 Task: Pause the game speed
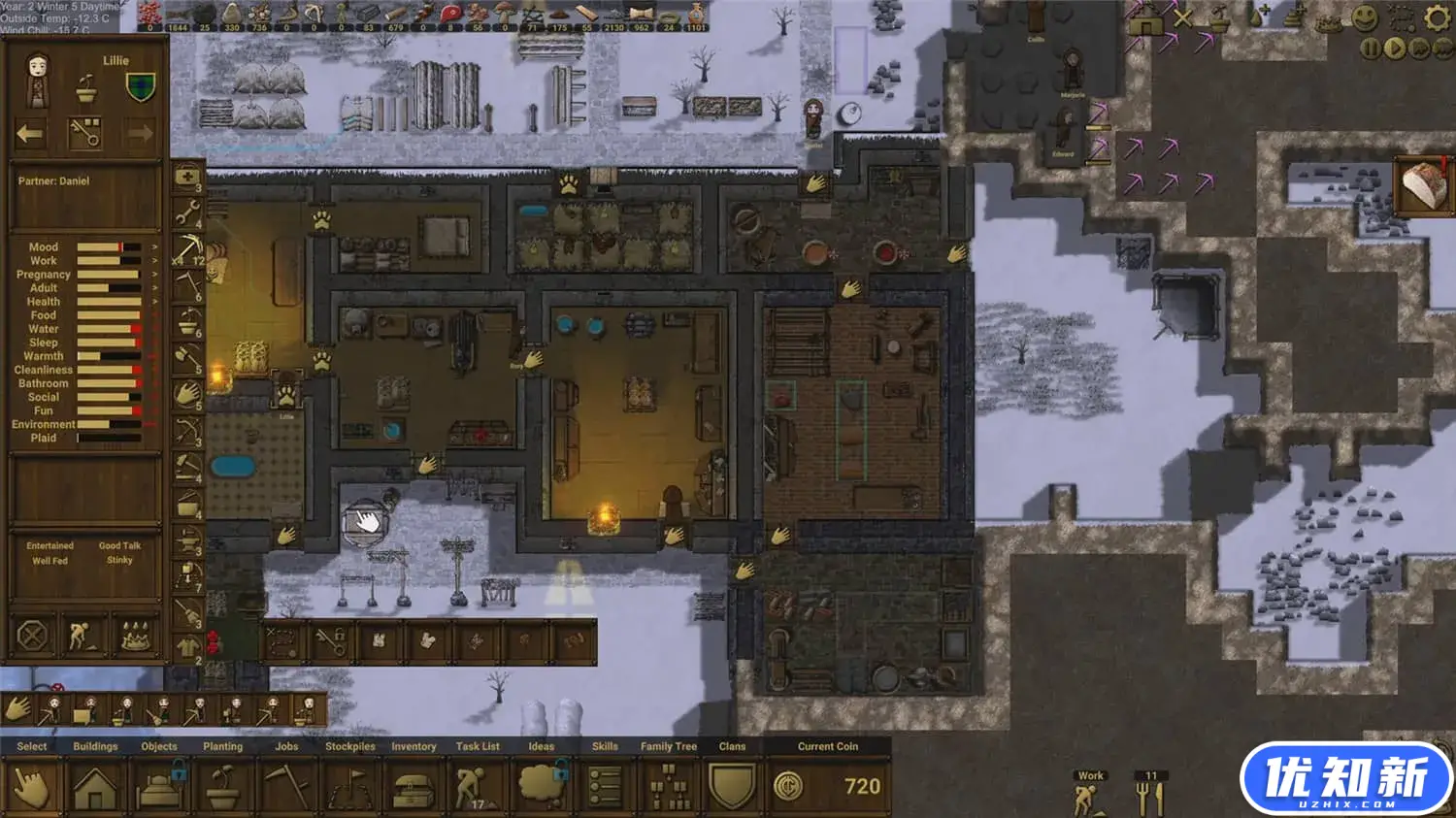coord(1371,48)
